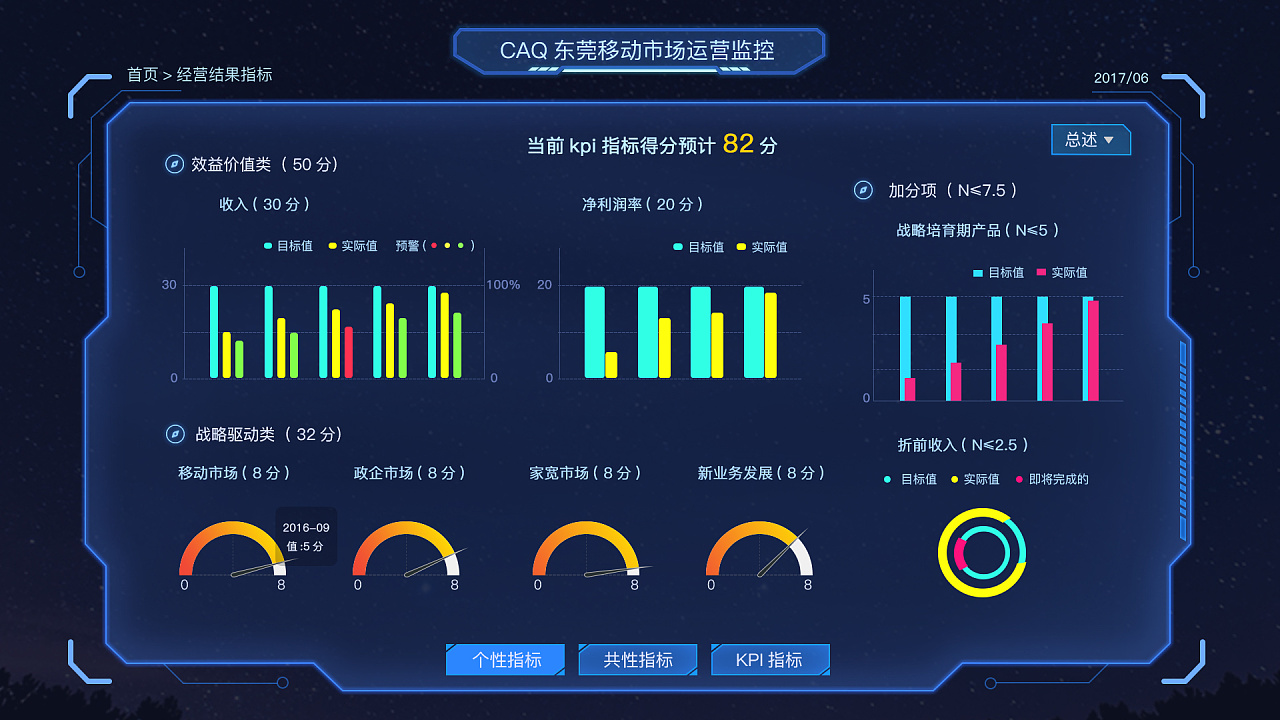Switch to the 个性指标 tab

tap(505, 659)
